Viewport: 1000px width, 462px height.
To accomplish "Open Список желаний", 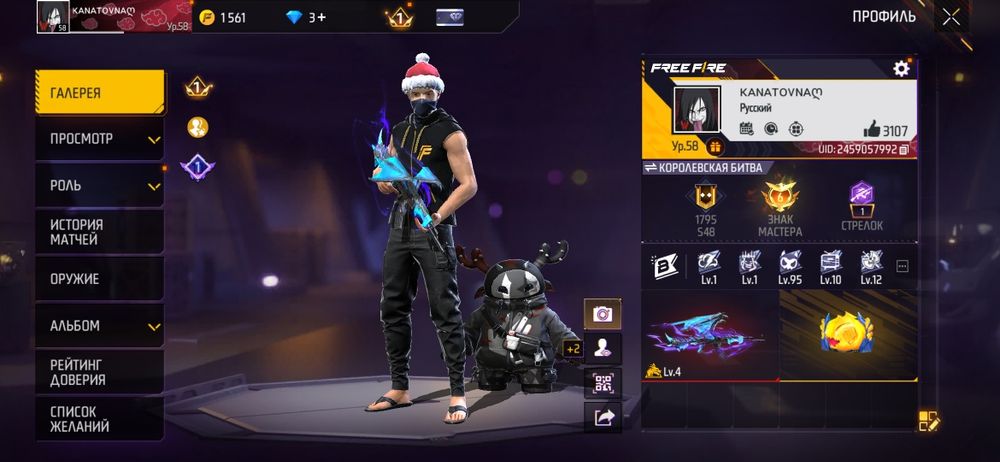I will (99, 418).
